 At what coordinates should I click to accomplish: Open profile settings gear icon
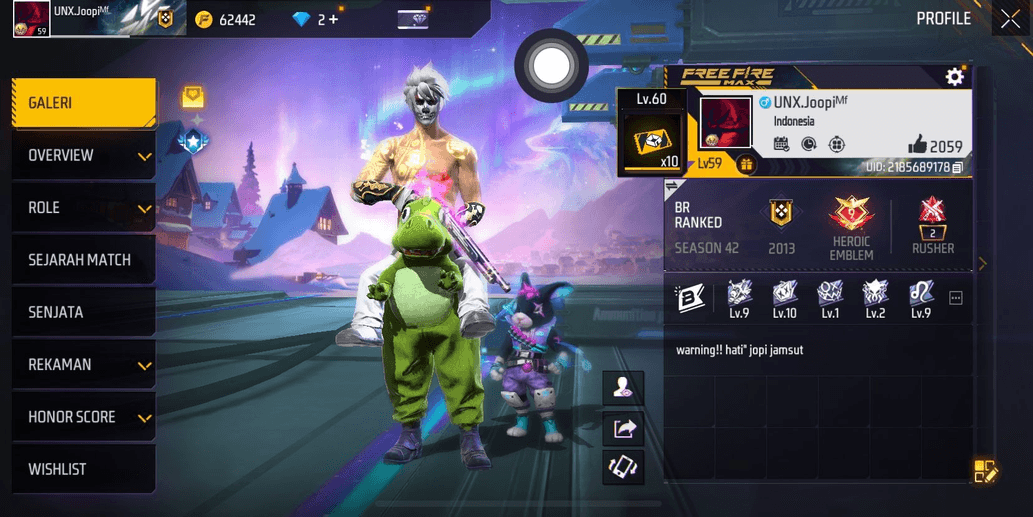point(954,77)
